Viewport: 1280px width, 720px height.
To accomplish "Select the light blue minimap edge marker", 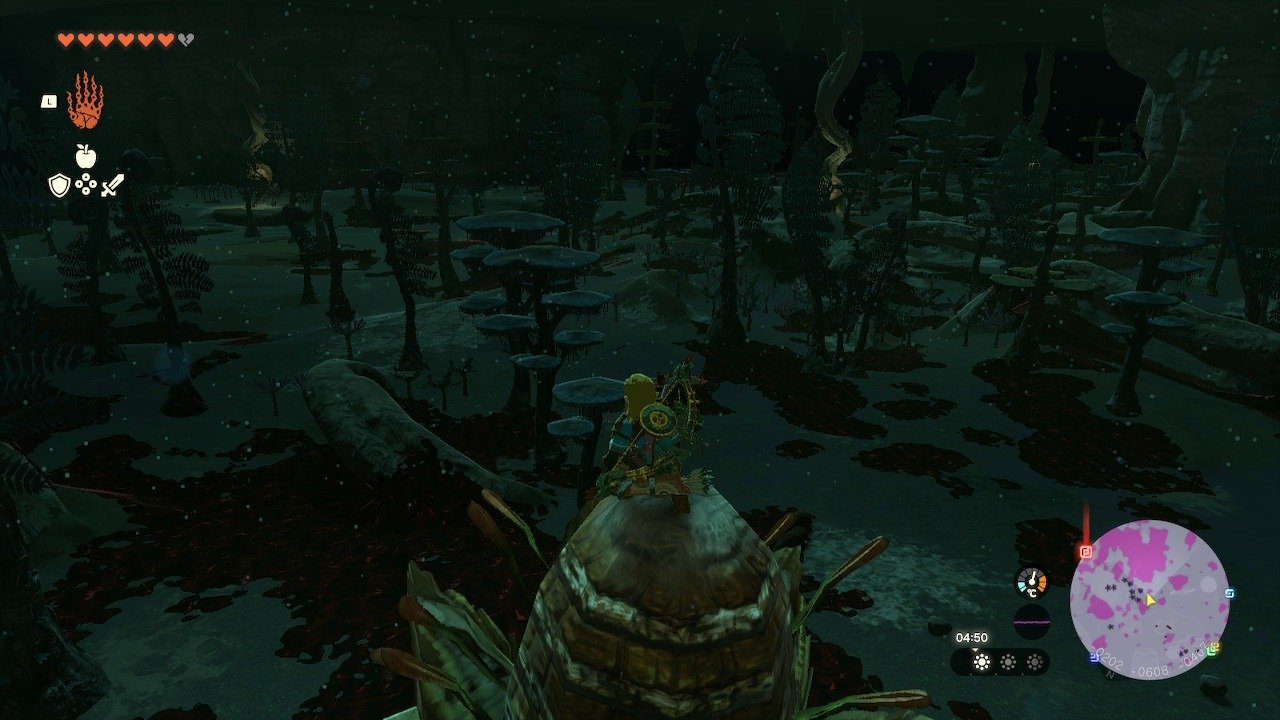I will pos(1229,593).
